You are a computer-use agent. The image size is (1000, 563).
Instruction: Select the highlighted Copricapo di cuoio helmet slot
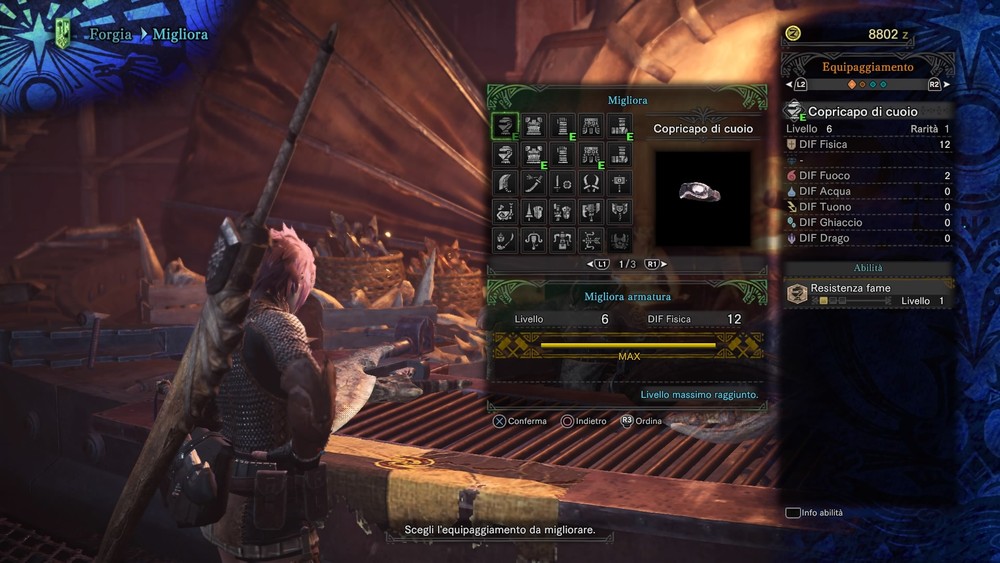[x=505, y=126]
